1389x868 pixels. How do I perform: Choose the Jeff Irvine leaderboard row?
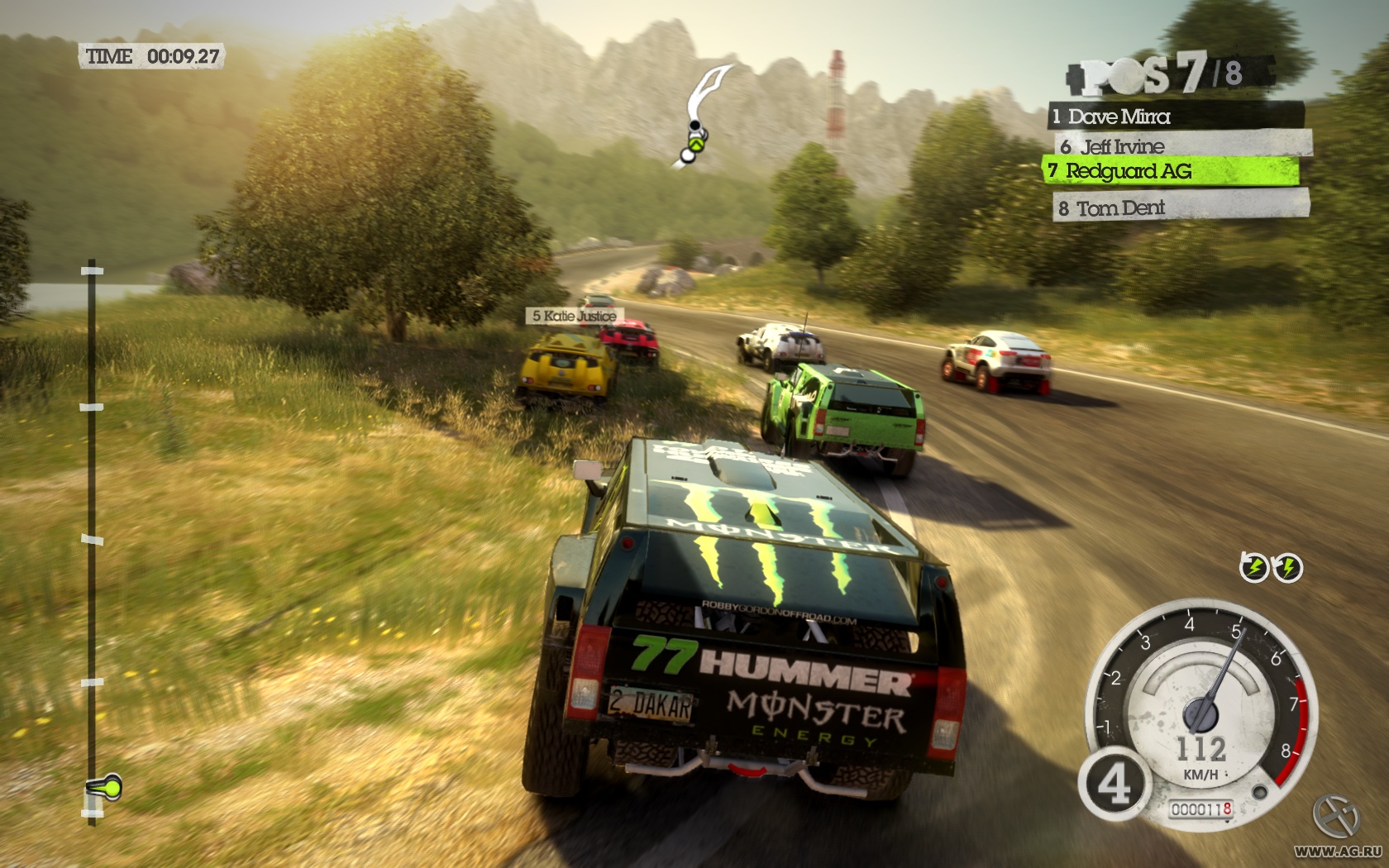(1182, 146)
